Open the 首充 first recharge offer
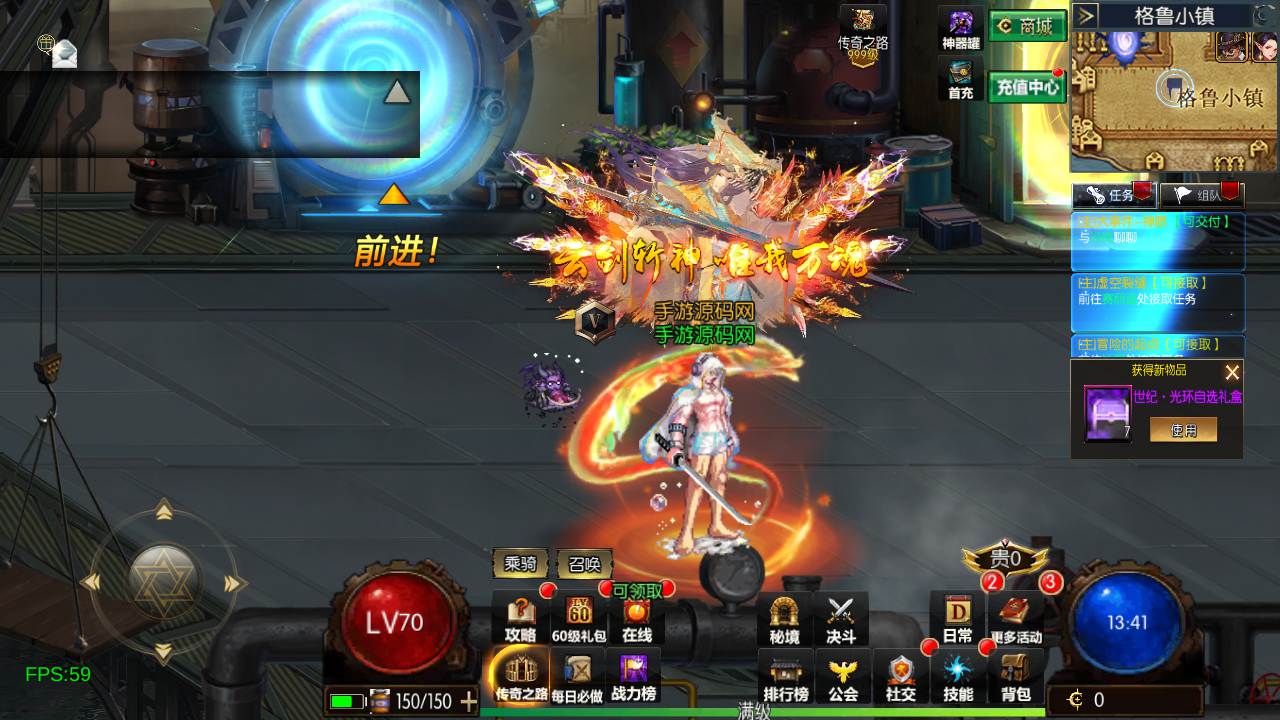Viewport: 1280px width, 720px height. 961,80
